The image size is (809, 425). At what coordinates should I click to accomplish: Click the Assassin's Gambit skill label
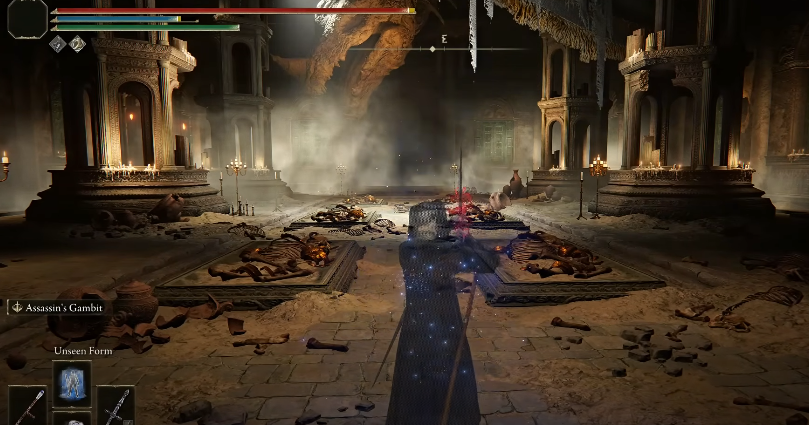(59, 308)
